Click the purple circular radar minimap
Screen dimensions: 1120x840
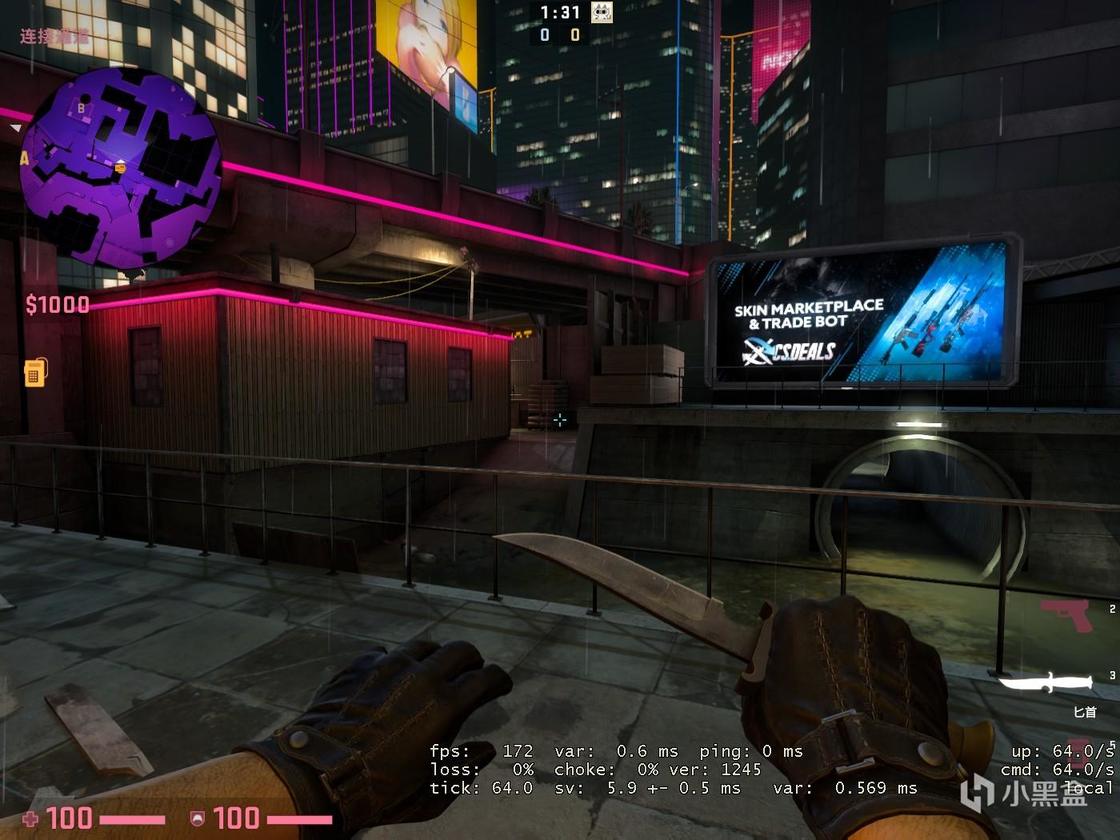[120, 167]
